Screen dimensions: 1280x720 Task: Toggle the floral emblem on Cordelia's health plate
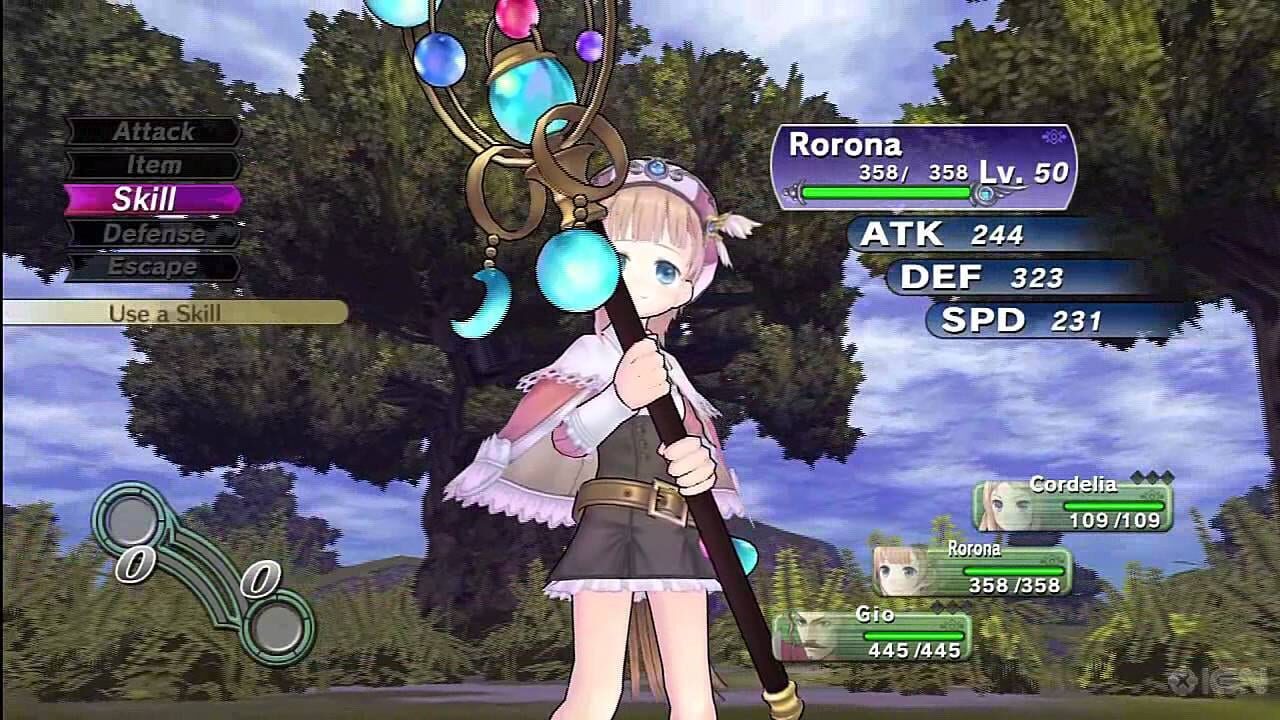1150,496
